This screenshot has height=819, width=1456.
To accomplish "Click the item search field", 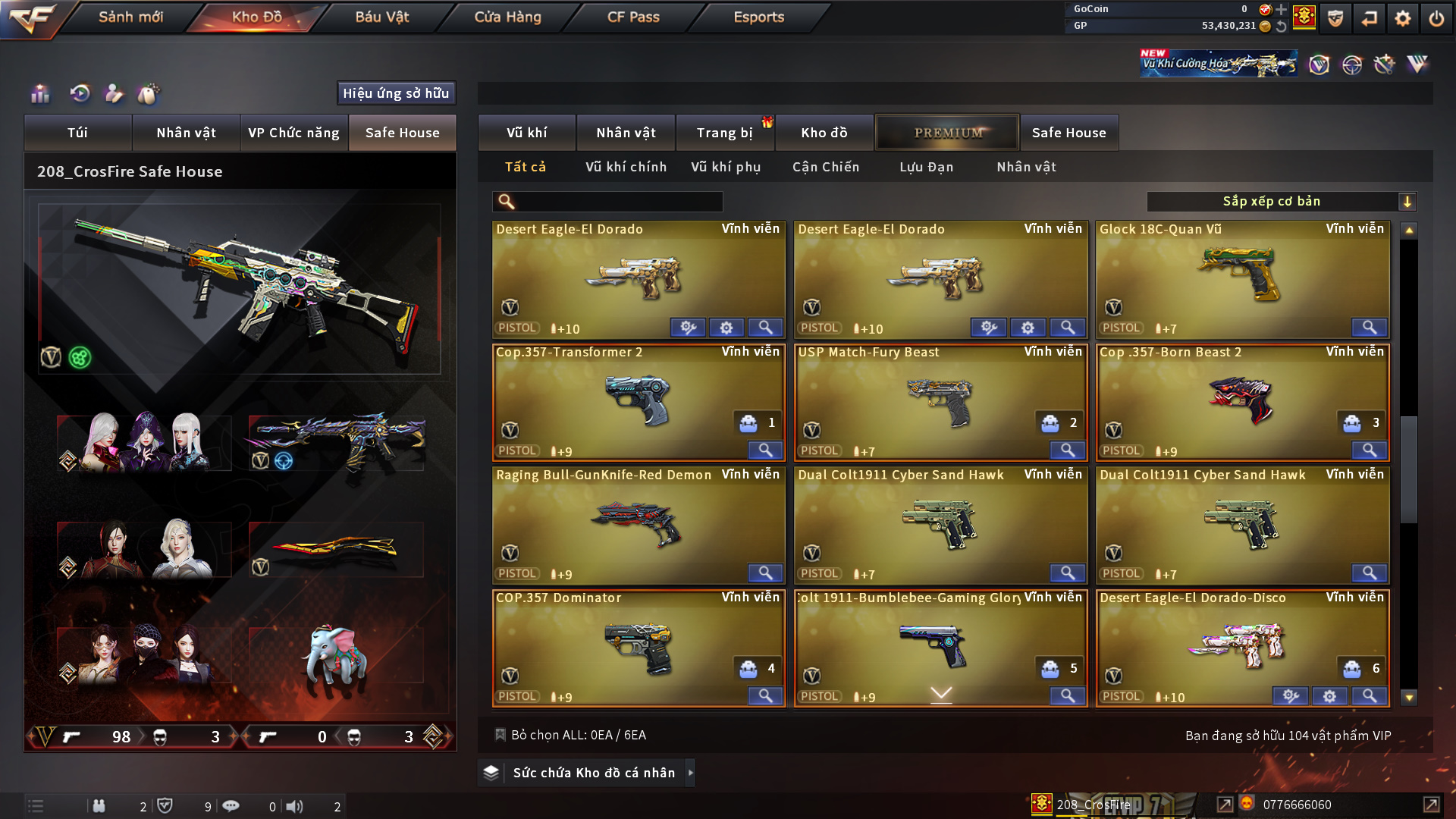I will [x=618, y=202].
